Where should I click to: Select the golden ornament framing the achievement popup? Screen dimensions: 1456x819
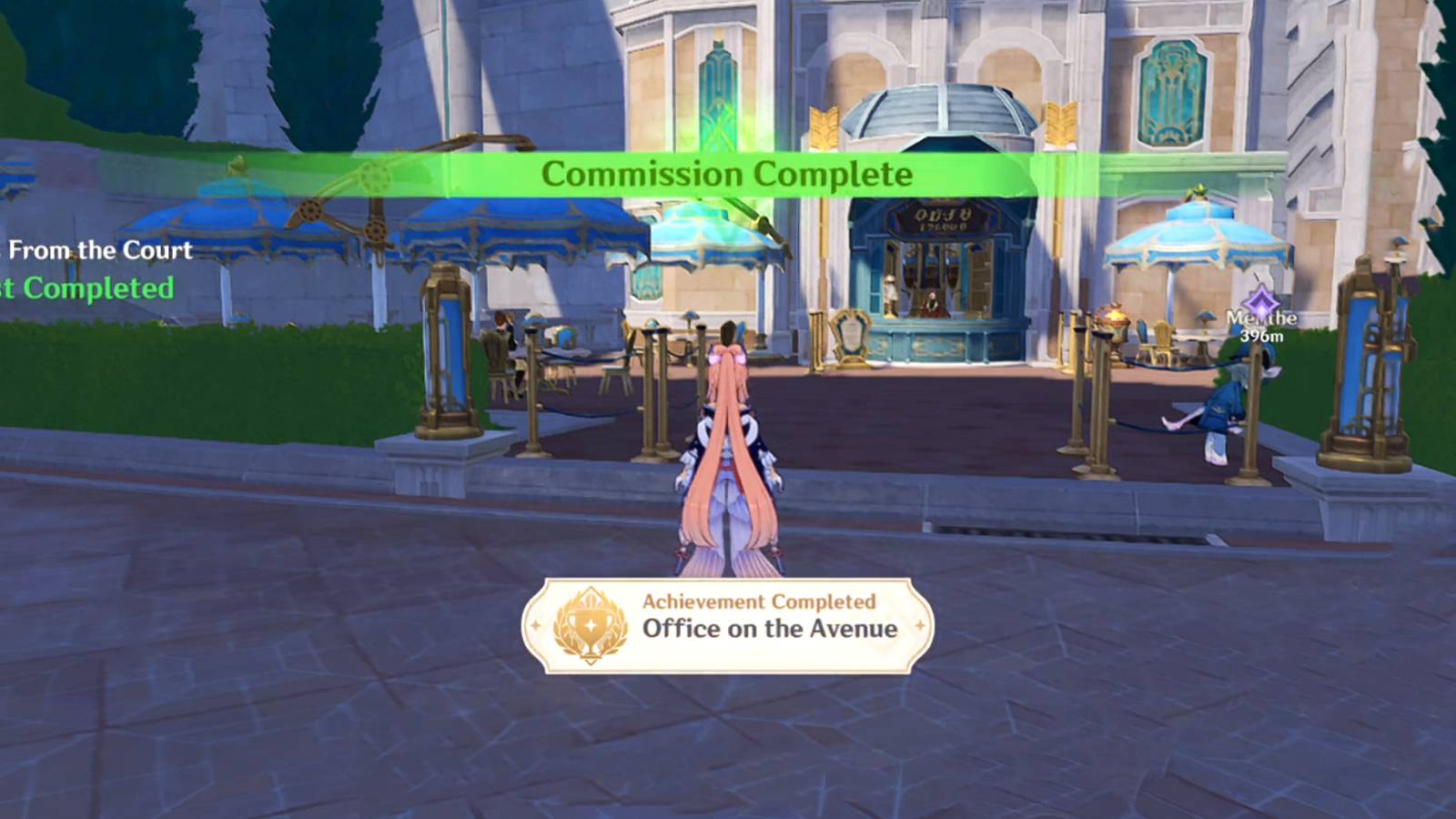click(x=920, y=623)
